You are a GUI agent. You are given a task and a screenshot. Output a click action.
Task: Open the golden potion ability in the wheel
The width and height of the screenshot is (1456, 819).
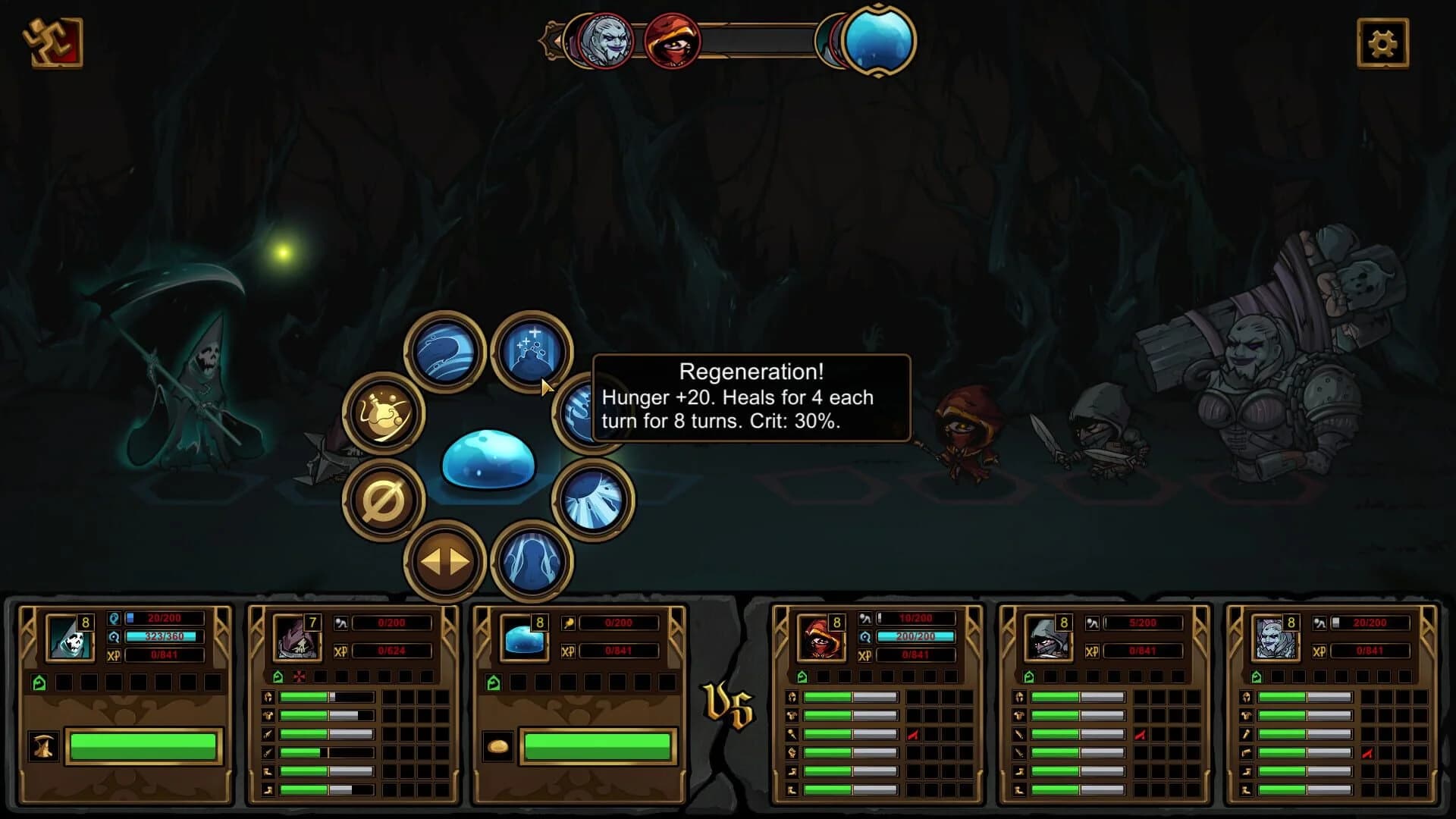(x=383, y=416)
